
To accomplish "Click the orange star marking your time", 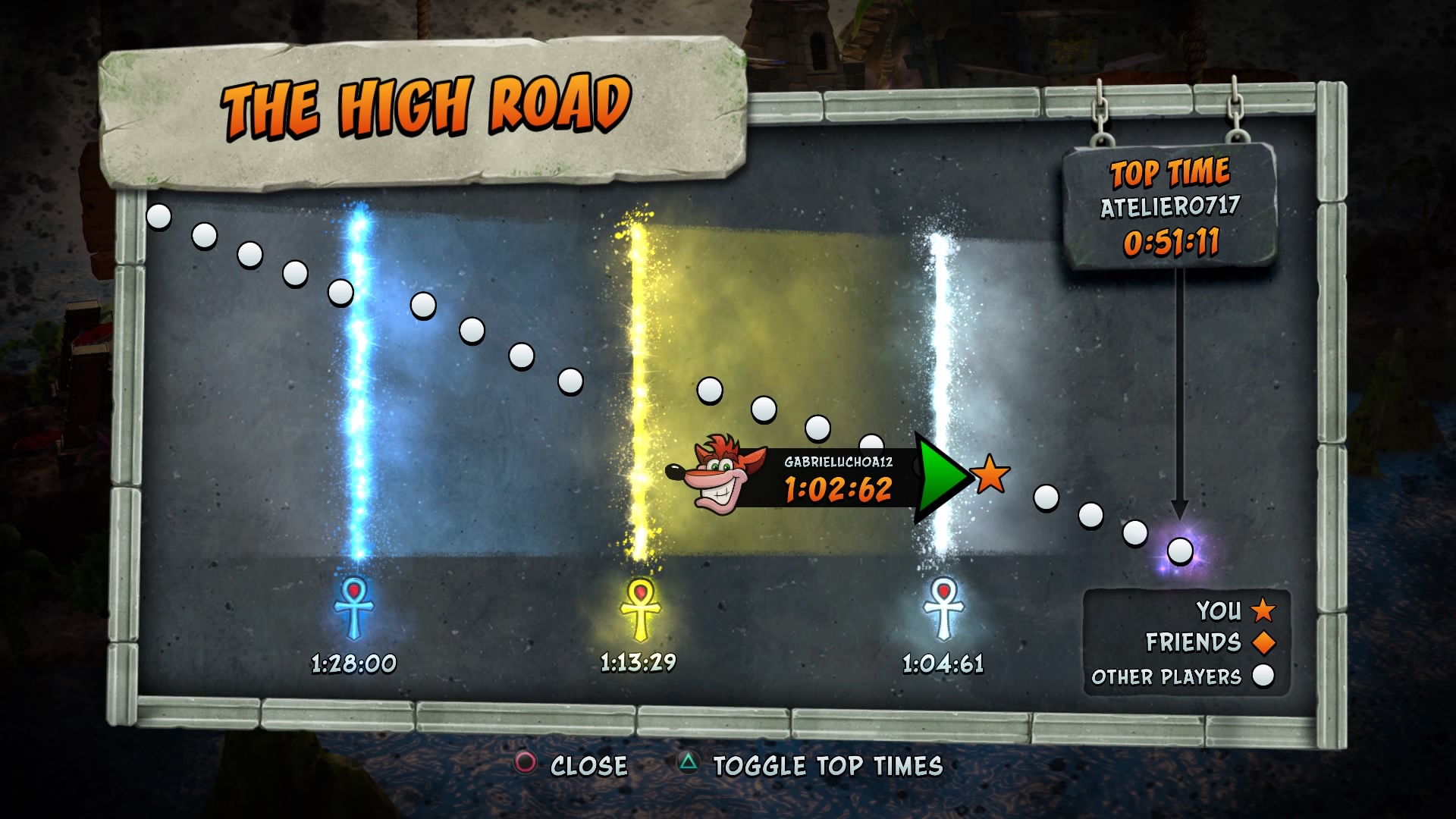I will (x=990, y=475).
